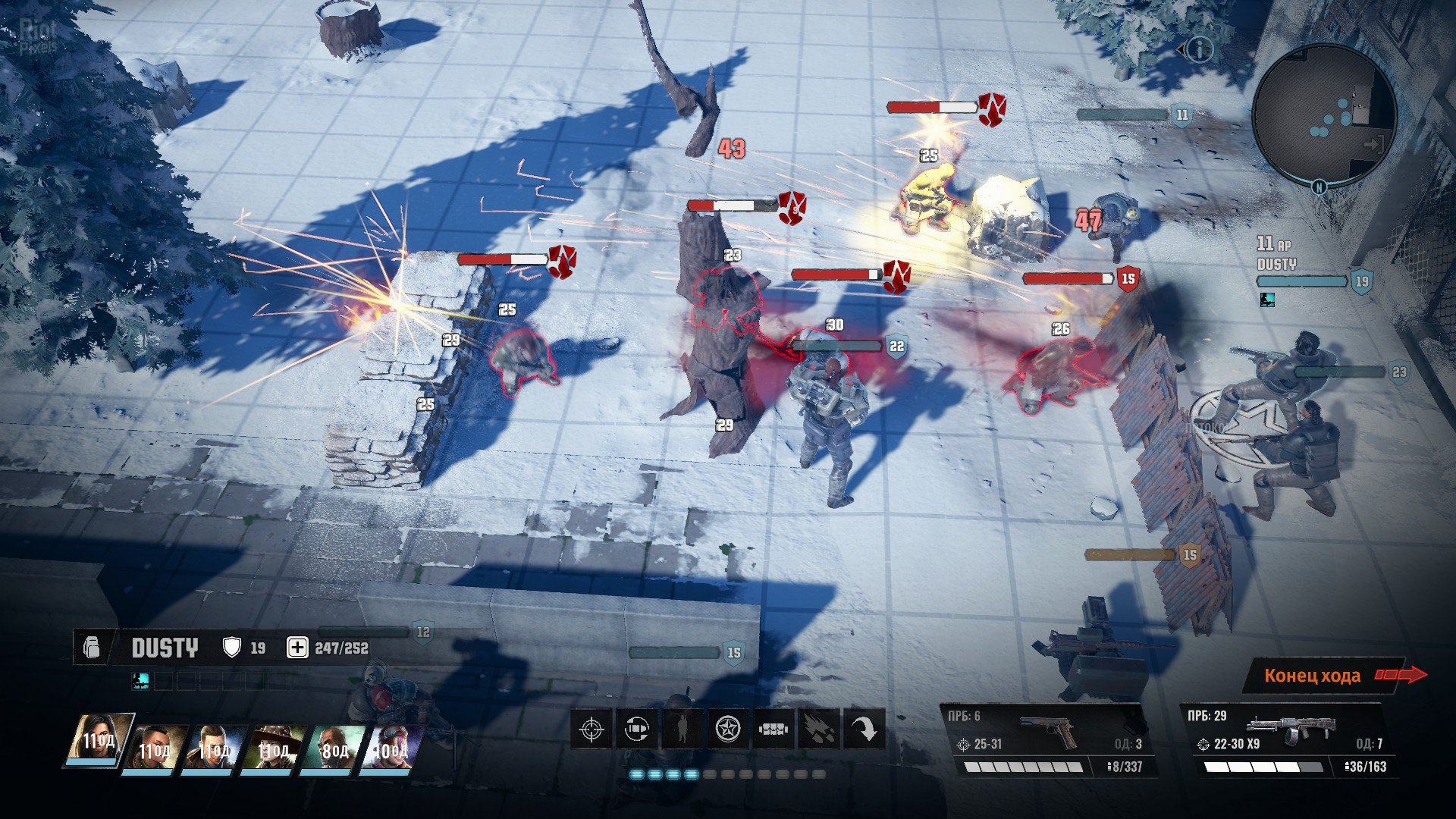Click the reload ammo ability icon
Image resolution: width=1456 pixels, height=819 pixels.
click(x=636, y=730)
